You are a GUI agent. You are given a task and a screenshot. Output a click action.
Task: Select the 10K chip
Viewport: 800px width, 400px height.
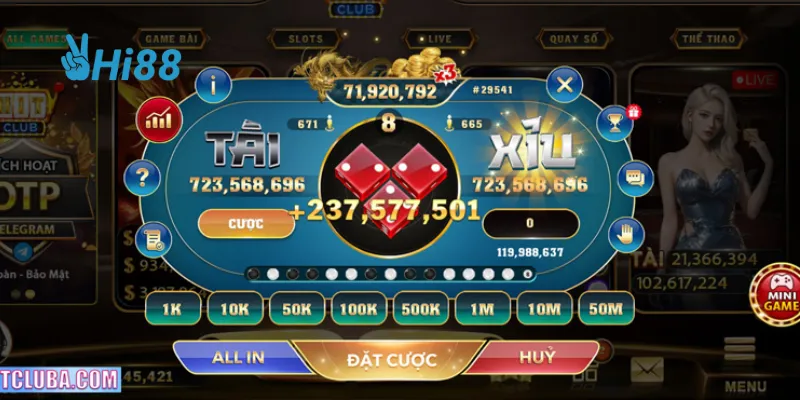(x=234, y=309)
